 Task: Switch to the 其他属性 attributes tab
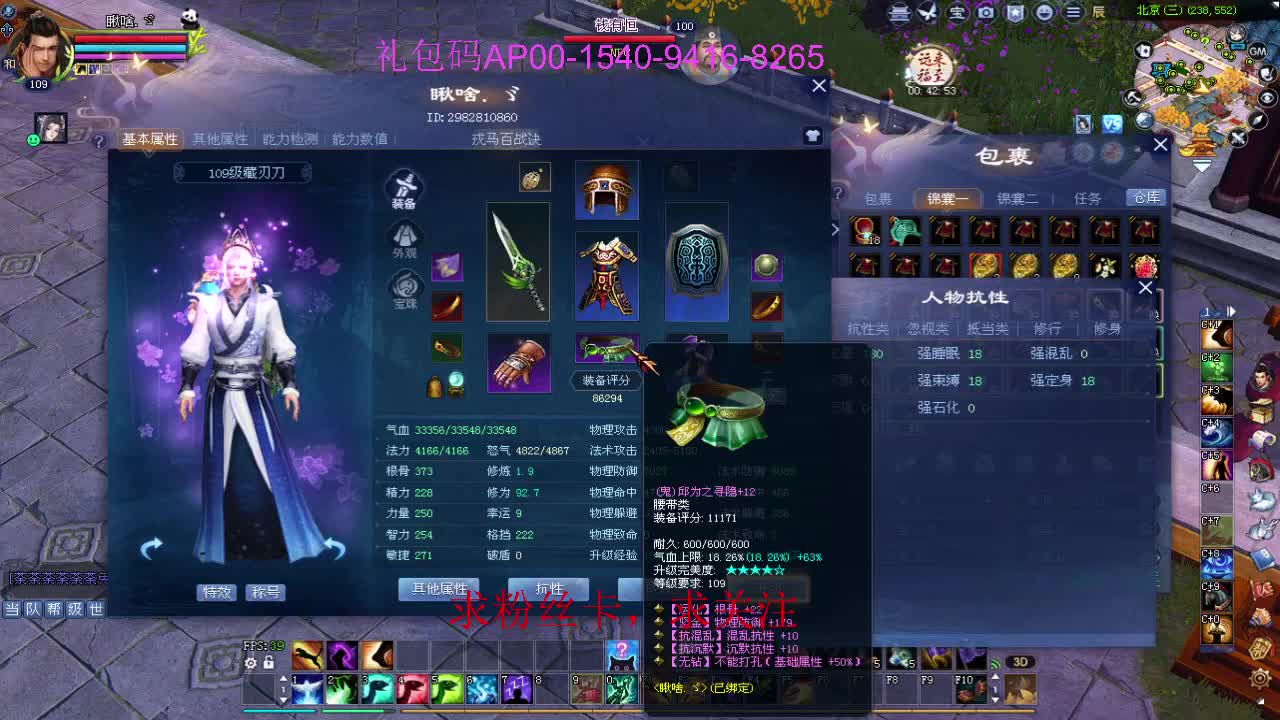click(219, 140)
